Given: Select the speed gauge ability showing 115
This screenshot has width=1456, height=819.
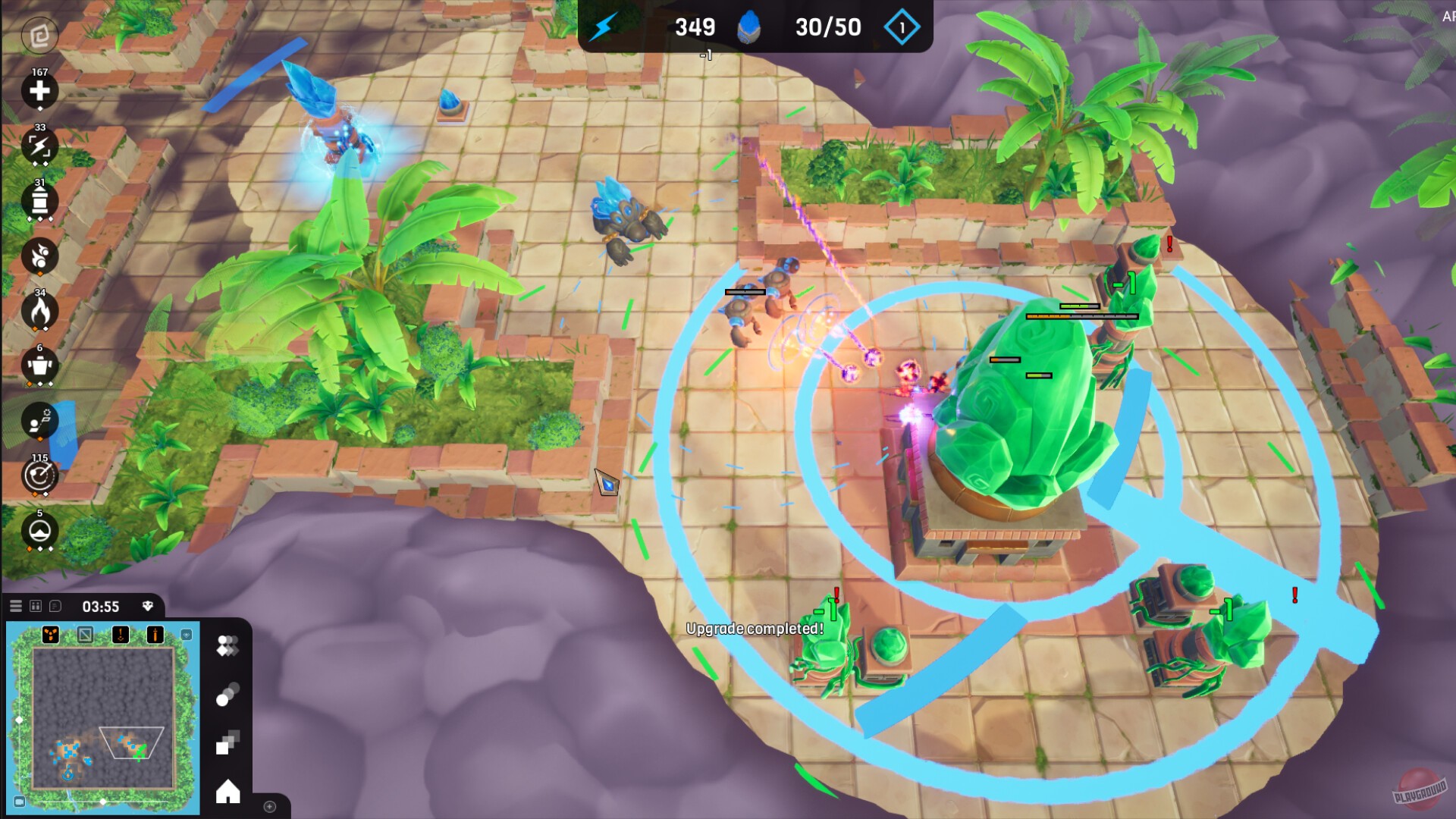Looking at the screenshot, I should 39,478.
